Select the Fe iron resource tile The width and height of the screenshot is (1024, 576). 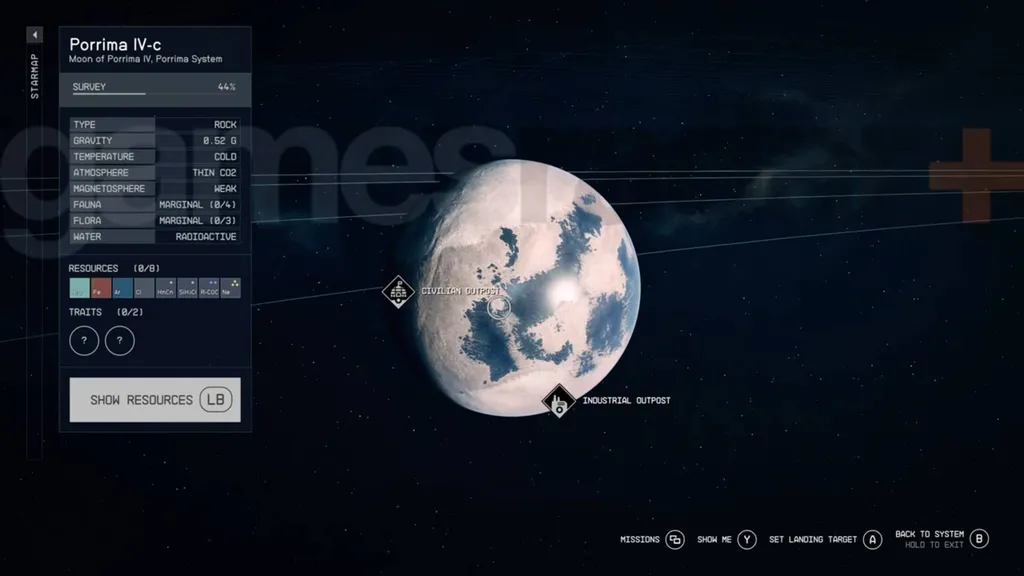coord(101,289)
